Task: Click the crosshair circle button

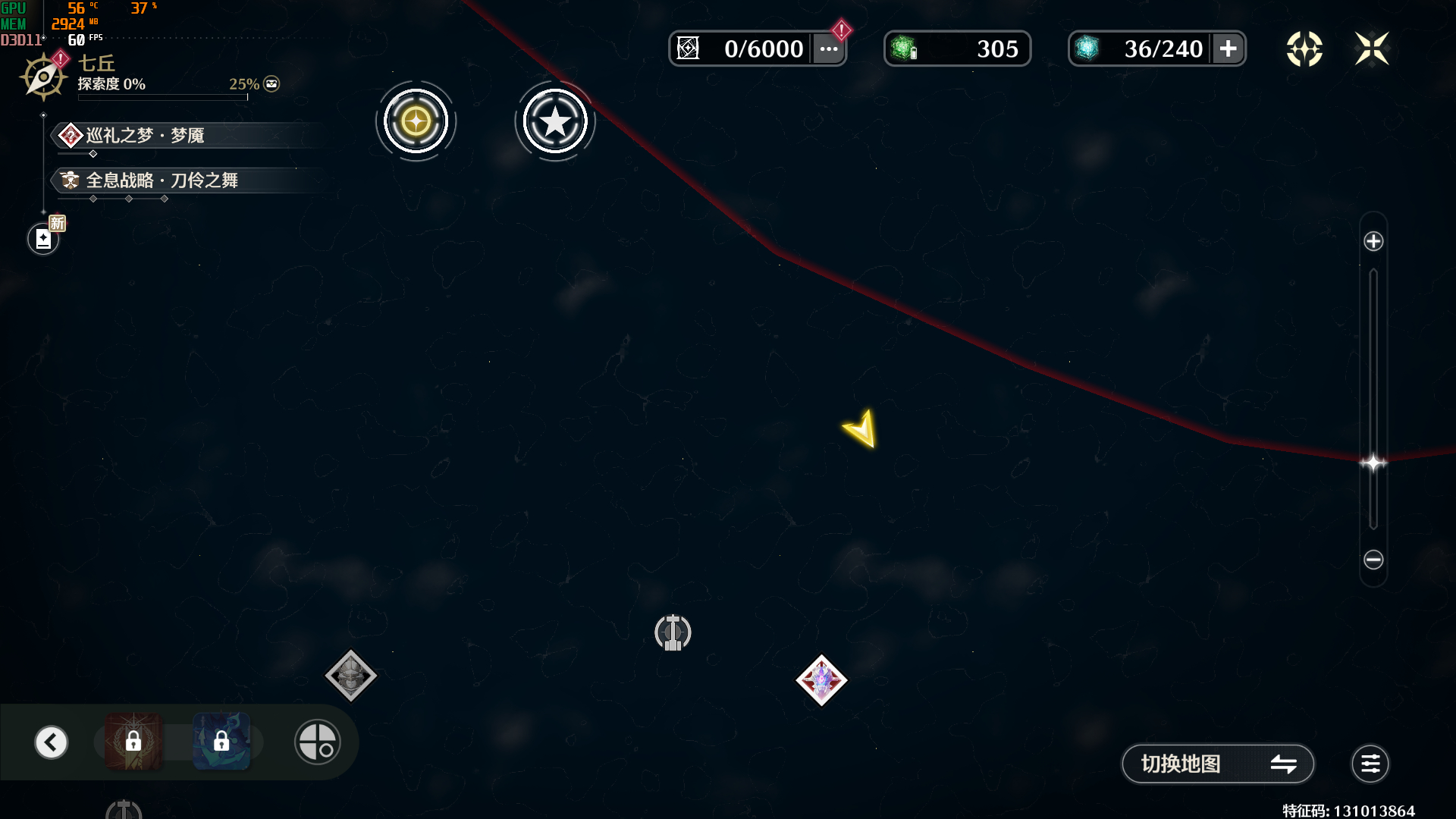Action: [317, 742]
